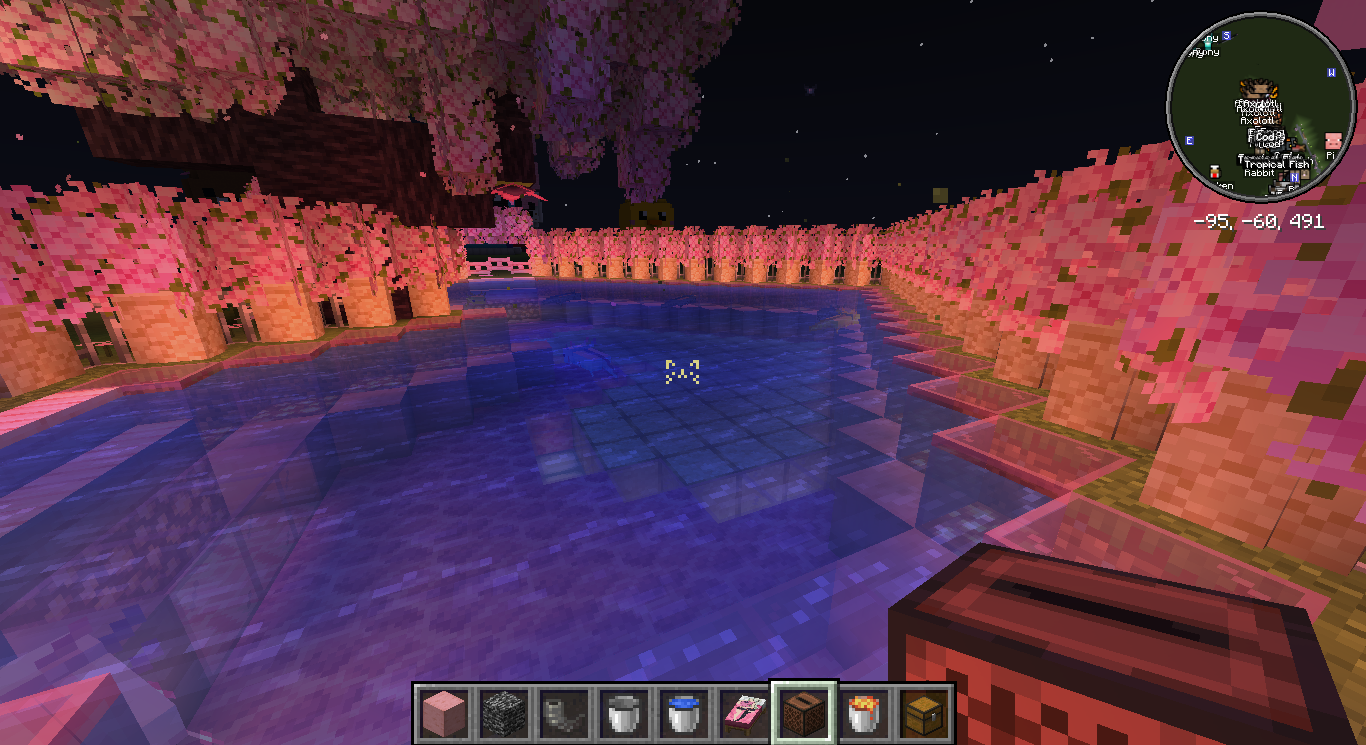Select the lava bucket slot
Viewport: 1366px width, 745px height.
point(862,715)
